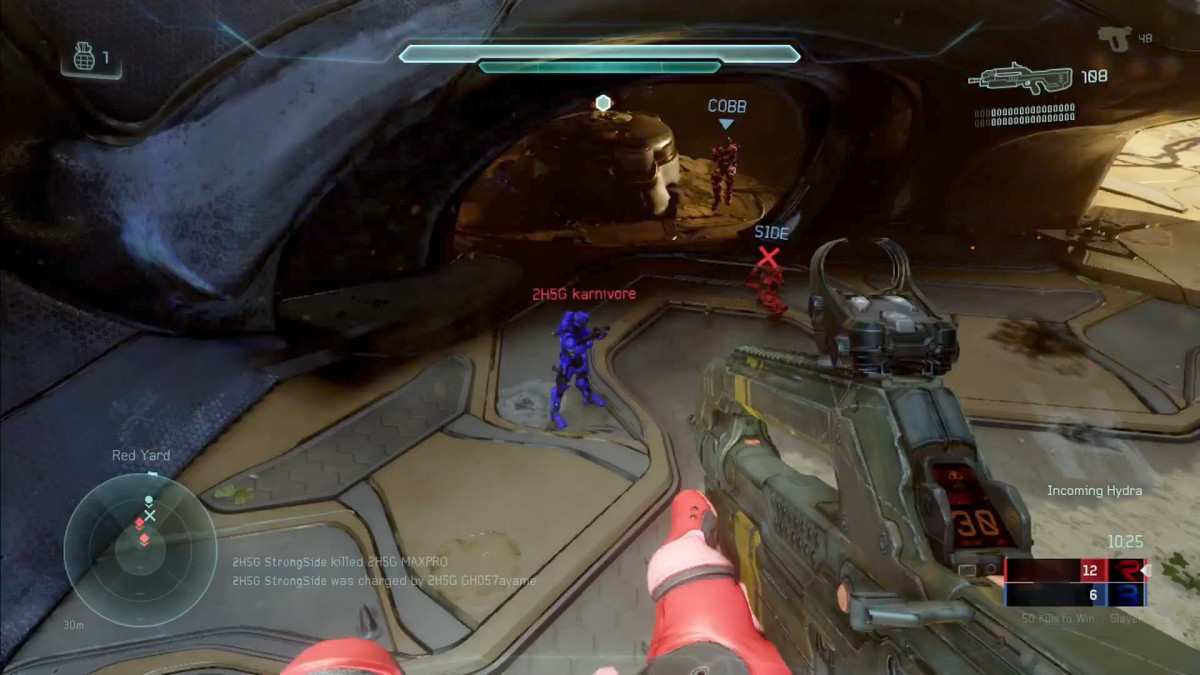Click the circular motion tracker radar
The image size is (1200, 675).
[140, 549]
